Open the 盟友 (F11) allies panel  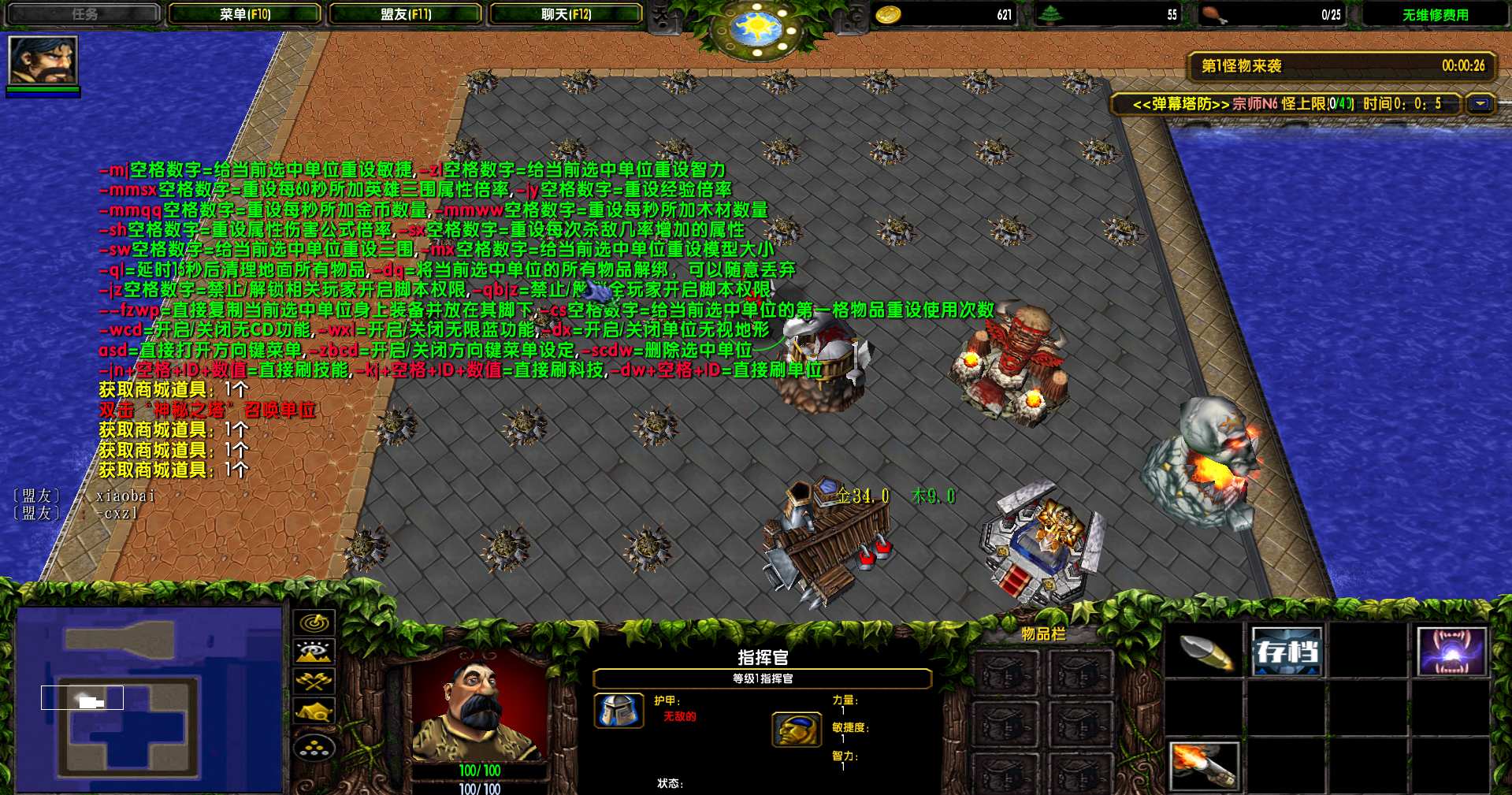click(x=406, y=14)
